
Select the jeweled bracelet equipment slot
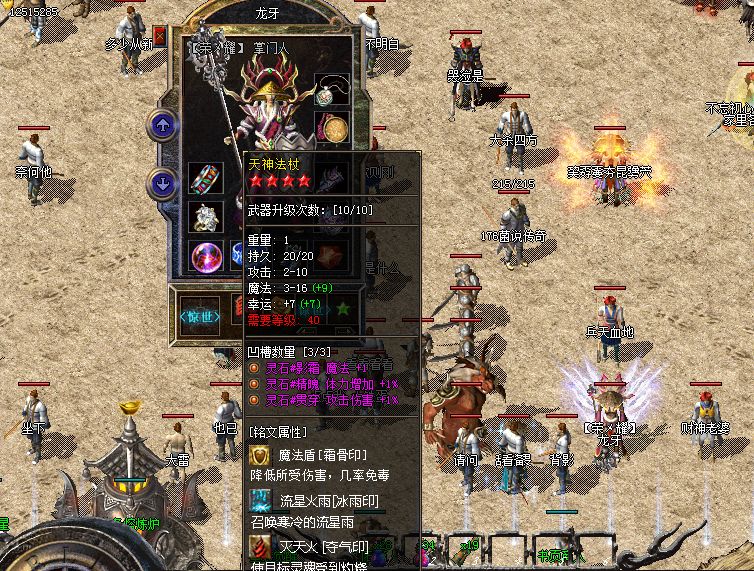pos(205,180)
